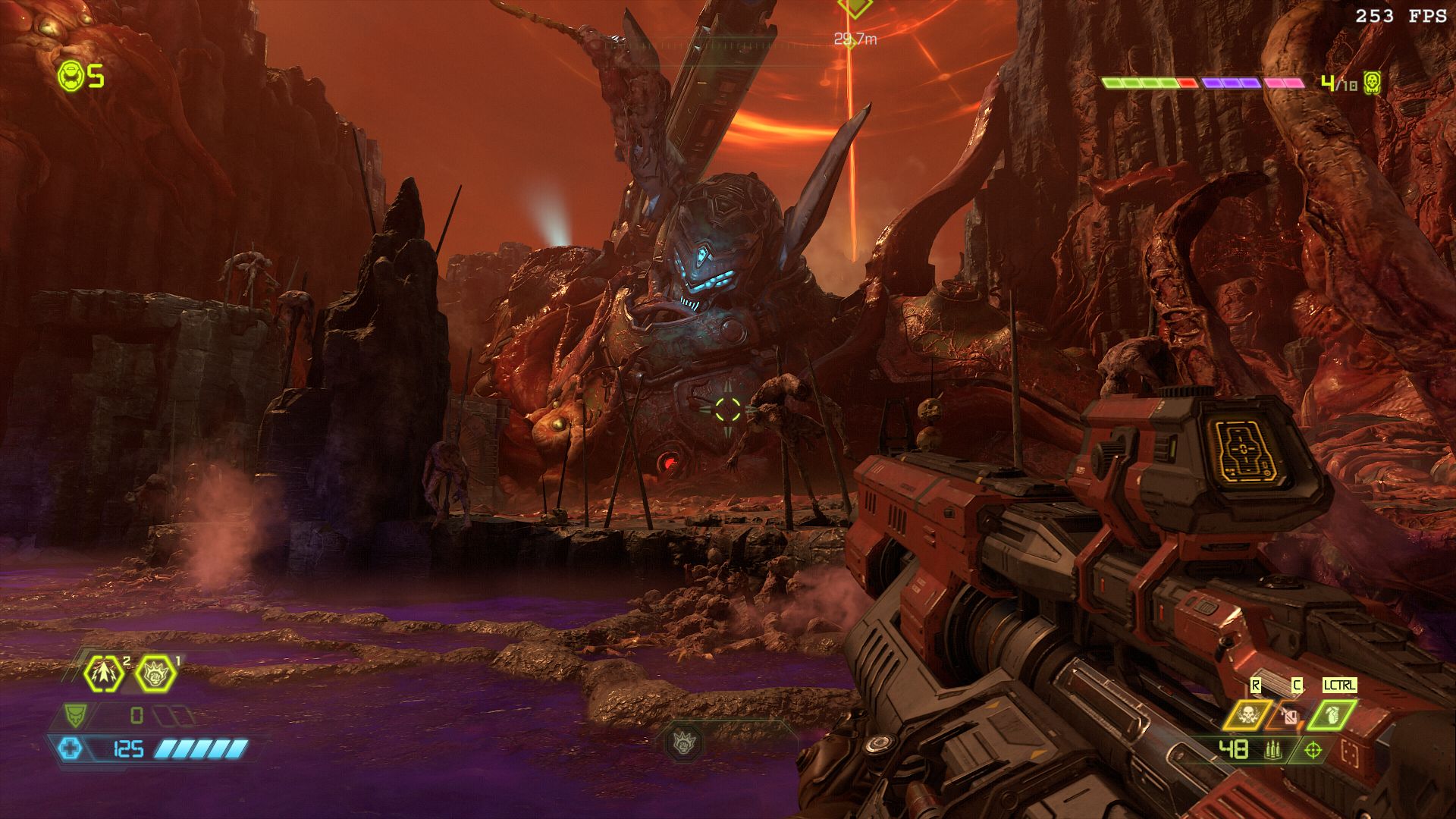This screenshot has height=819, width=1456.
Task: Select the dash arrow ability icon
Action: pos(104,673)
